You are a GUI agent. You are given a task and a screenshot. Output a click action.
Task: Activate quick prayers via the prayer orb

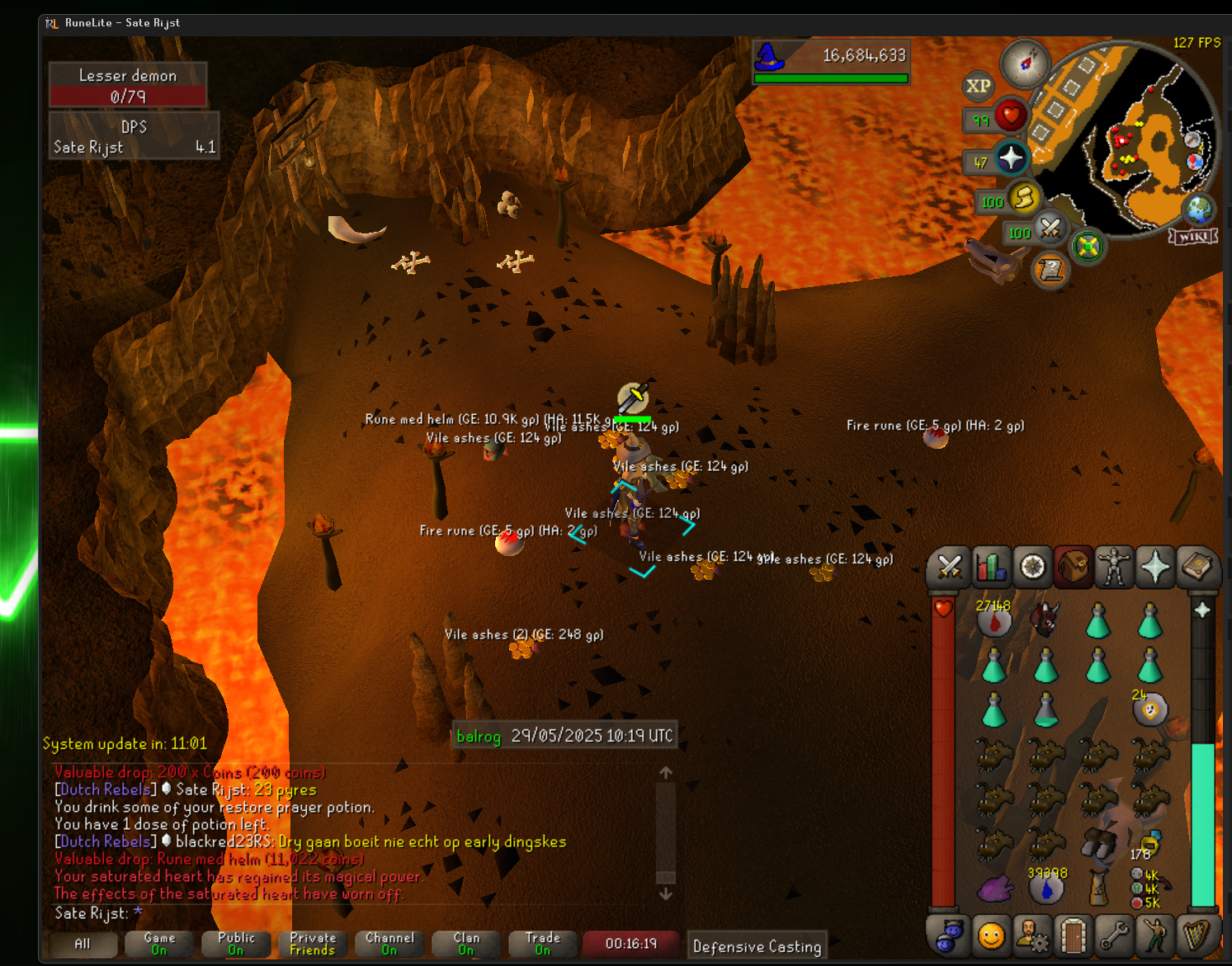point(1010,158)
